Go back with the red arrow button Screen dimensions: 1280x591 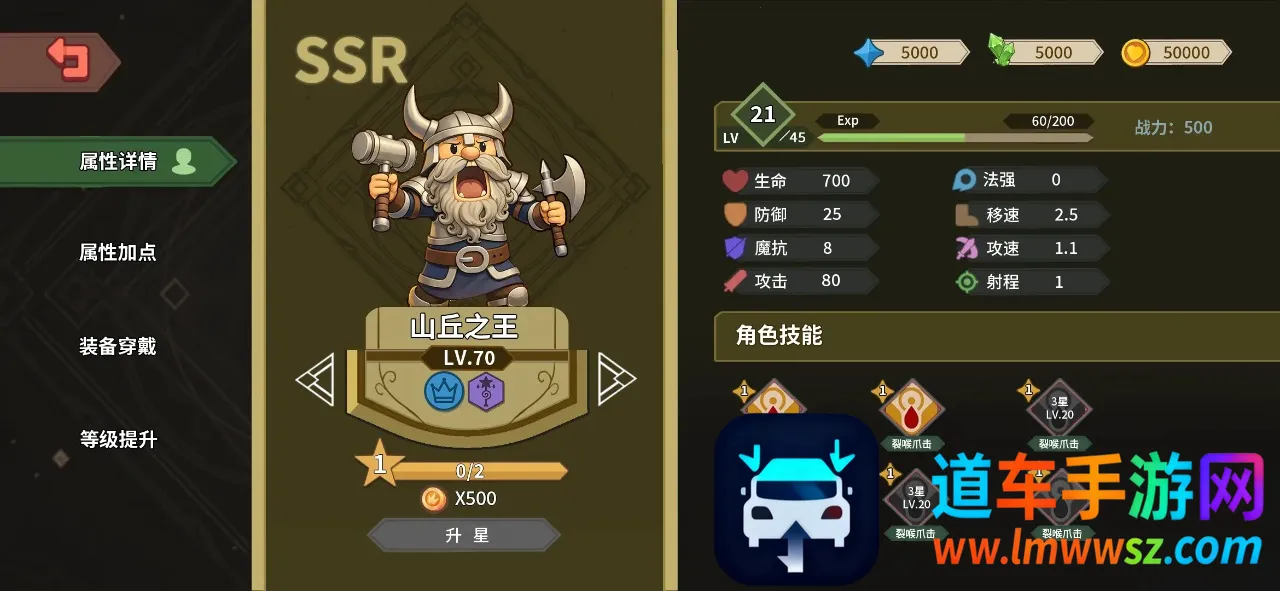67,59
